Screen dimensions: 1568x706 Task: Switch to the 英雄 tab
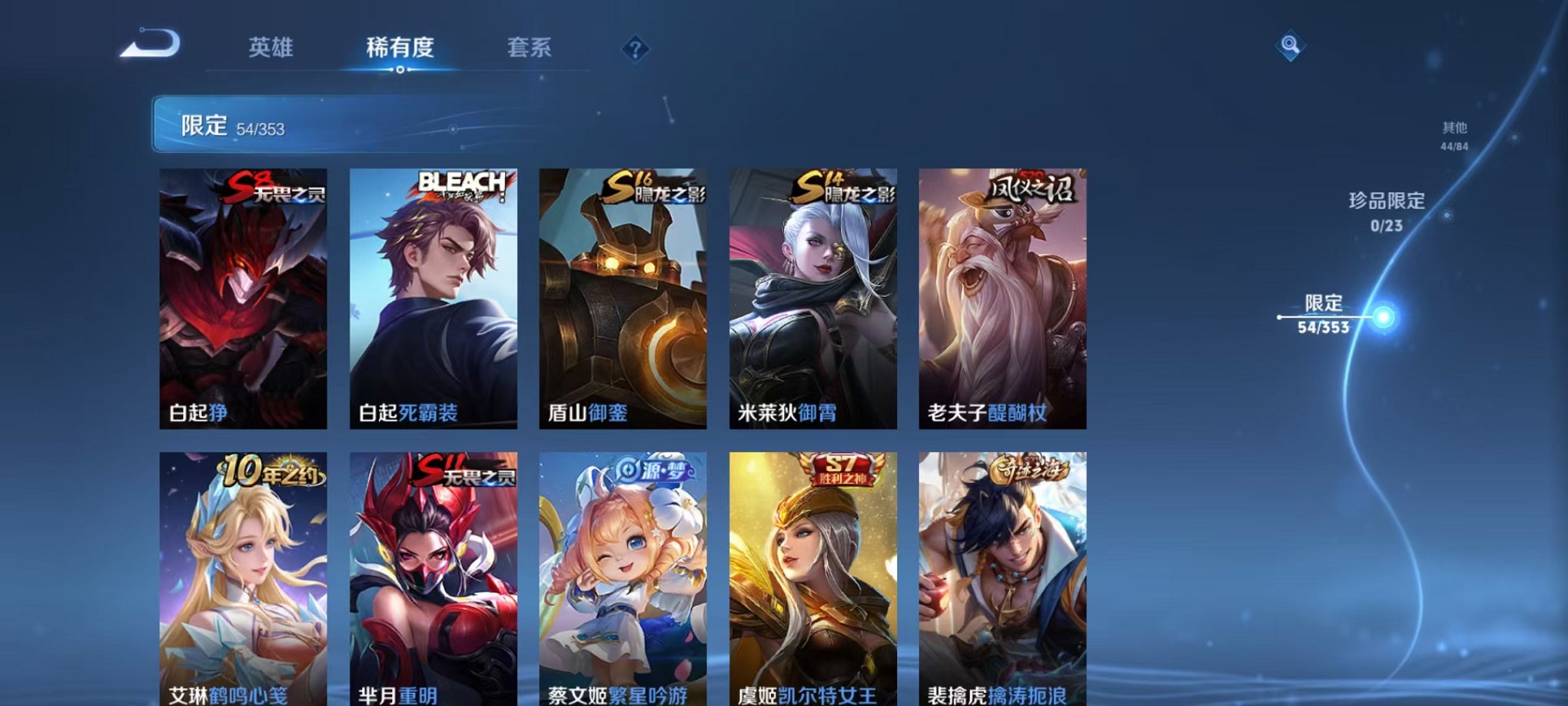pyautogui.click(x=271, y=48)
